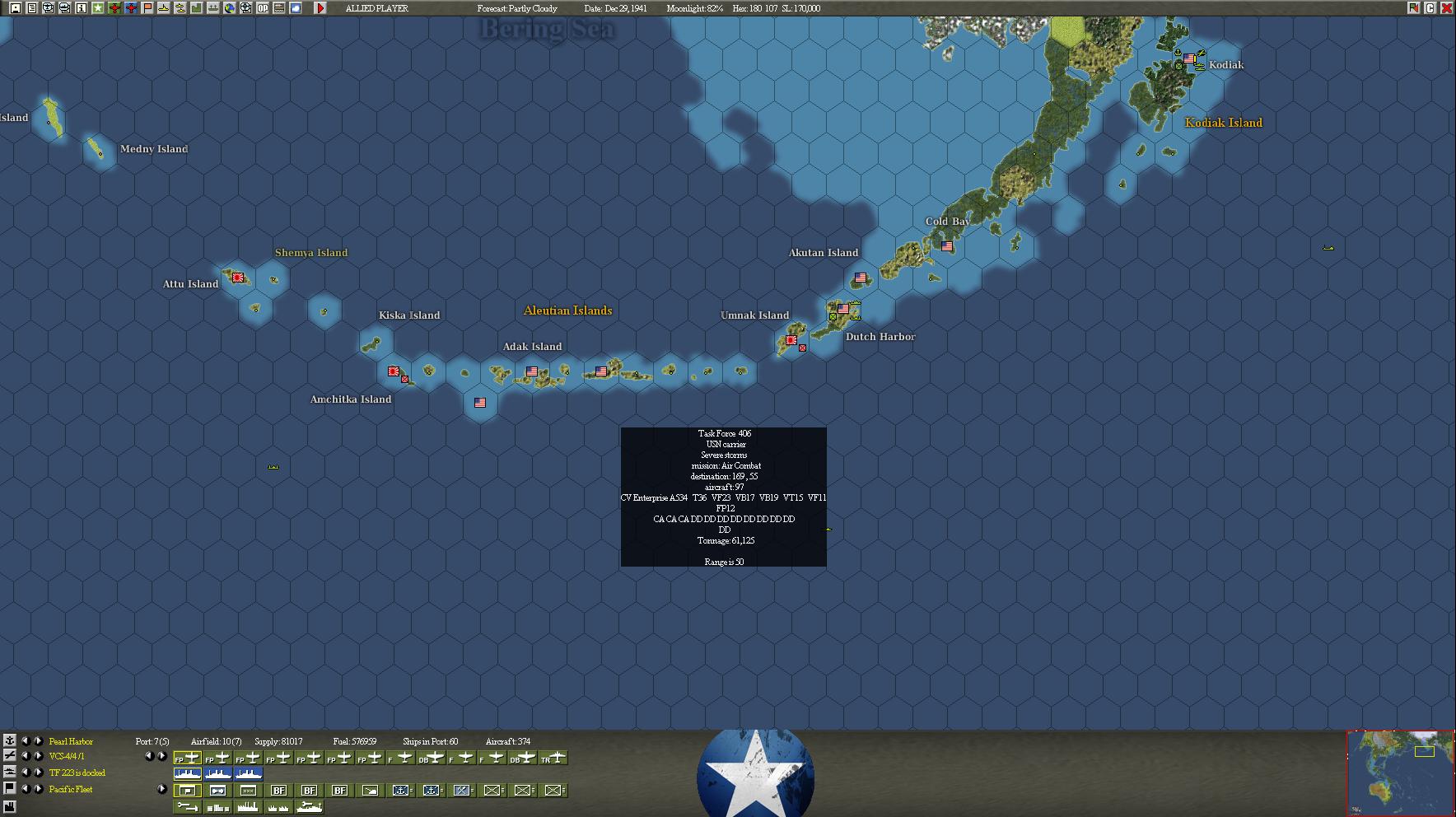Click the white star on green icon
Viewport: 1456px width, 817px height.
click(x=98, y=8)
